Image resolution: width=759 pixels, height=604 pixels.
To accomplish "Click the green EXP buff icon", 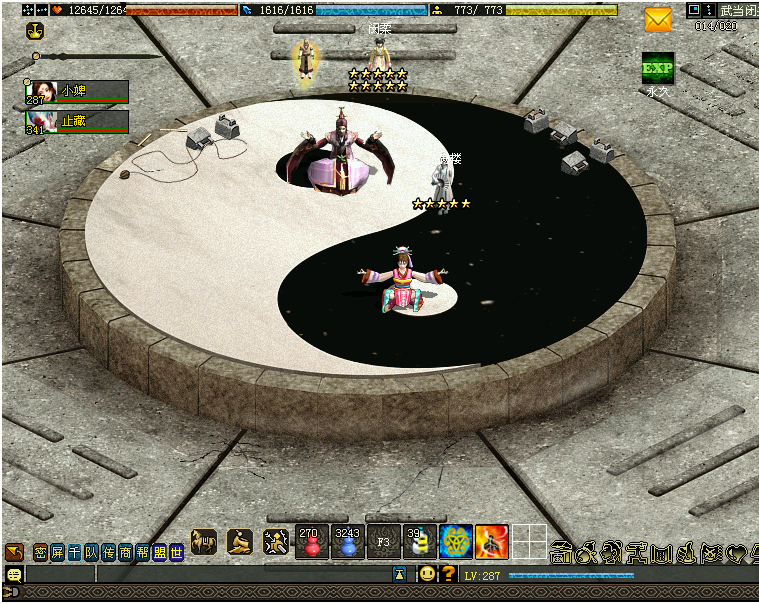I will point(657,68).
